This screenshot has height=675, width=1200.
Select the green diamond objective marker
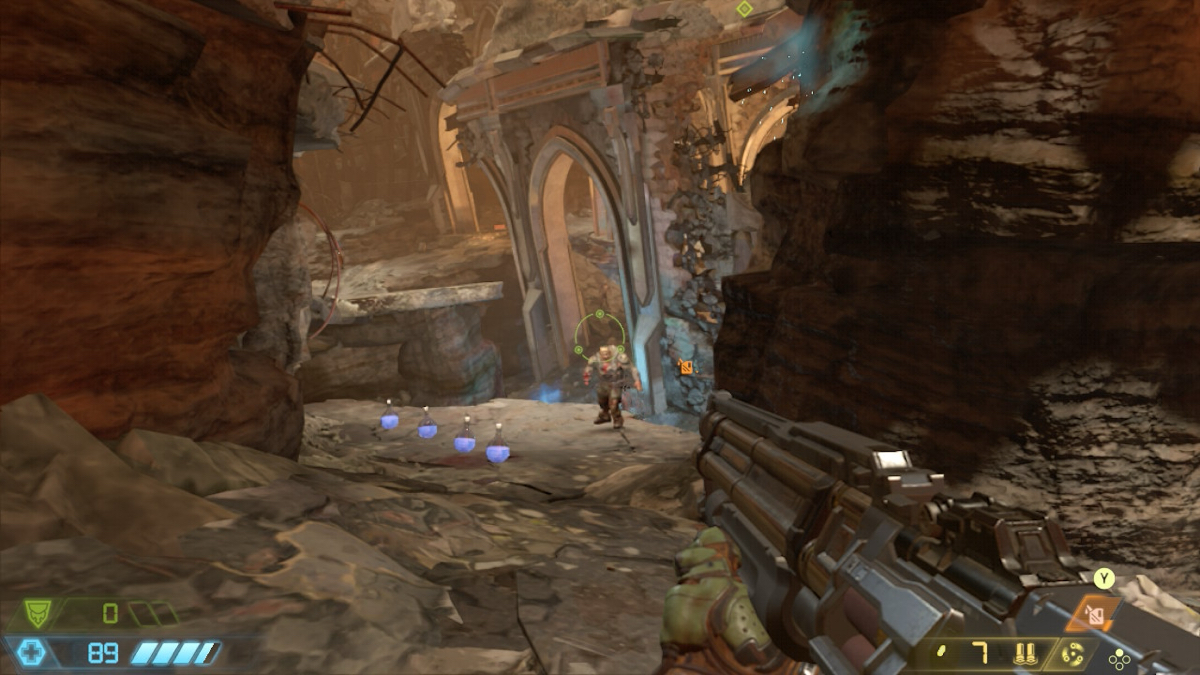(744, 9)
